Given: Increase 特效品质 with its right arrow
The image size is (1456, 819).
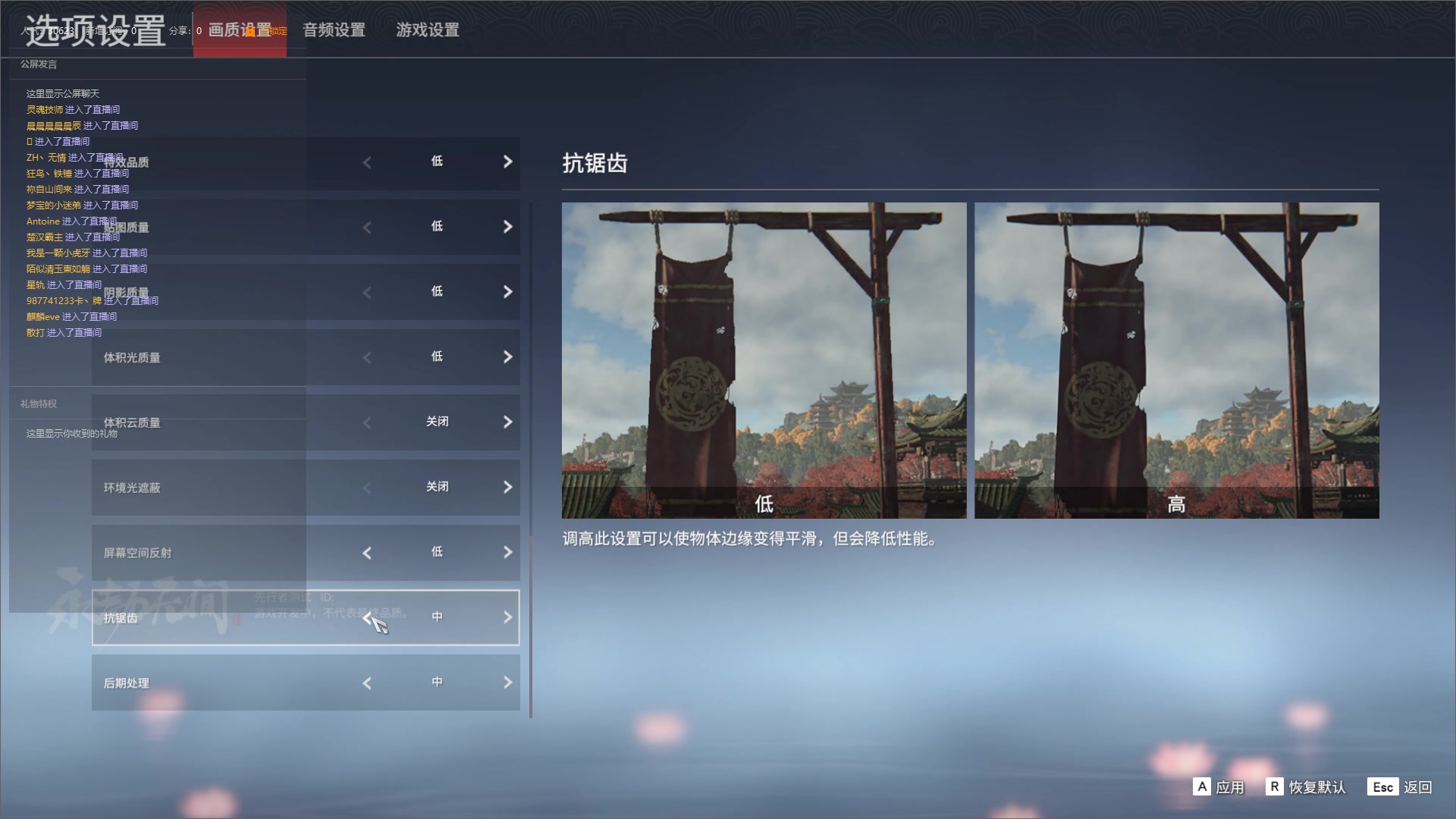Looking at the screenshot, I should pos(508,162).
